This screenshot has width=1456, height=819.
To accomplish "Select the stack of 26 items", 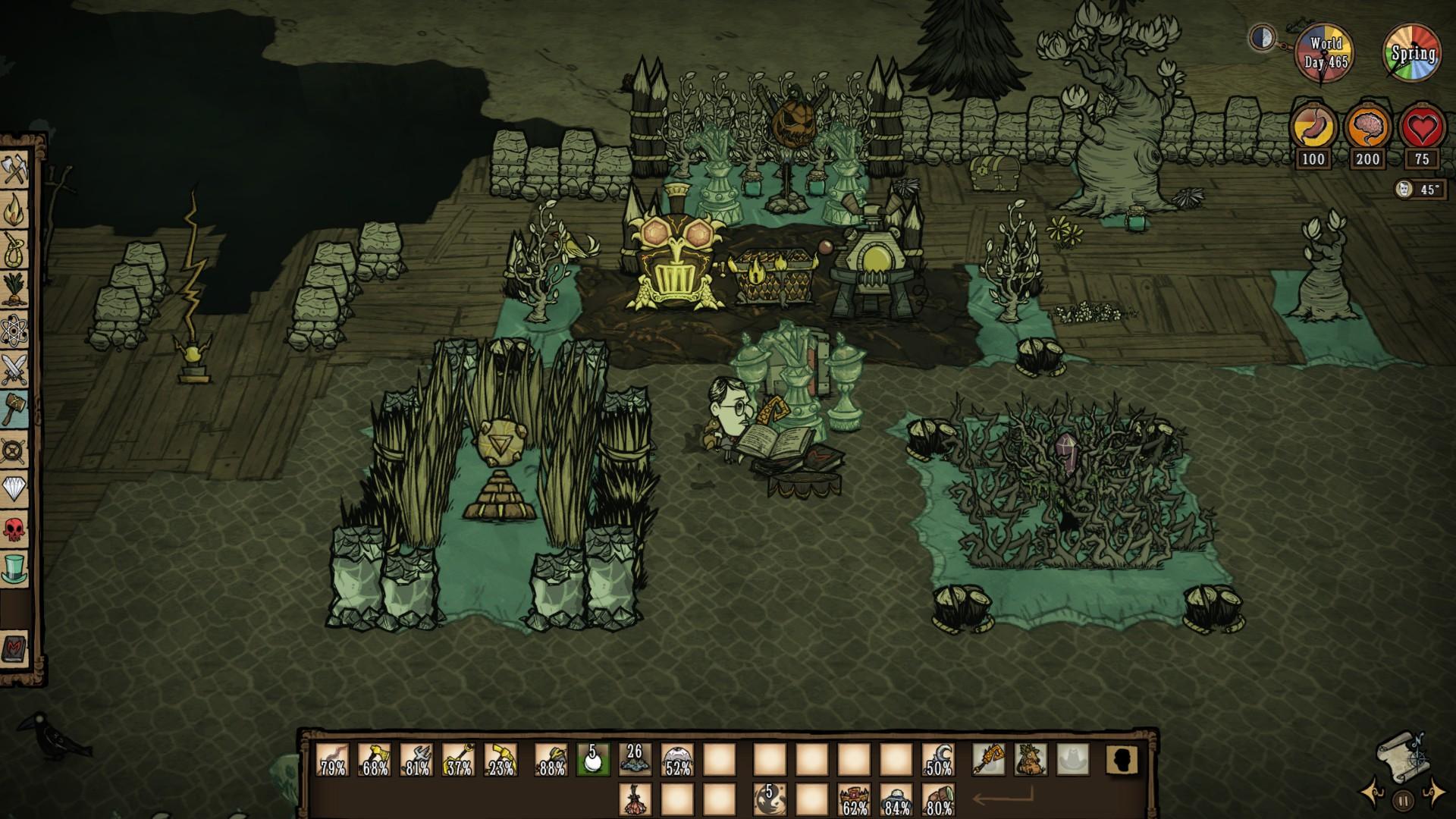I will 635,760.
